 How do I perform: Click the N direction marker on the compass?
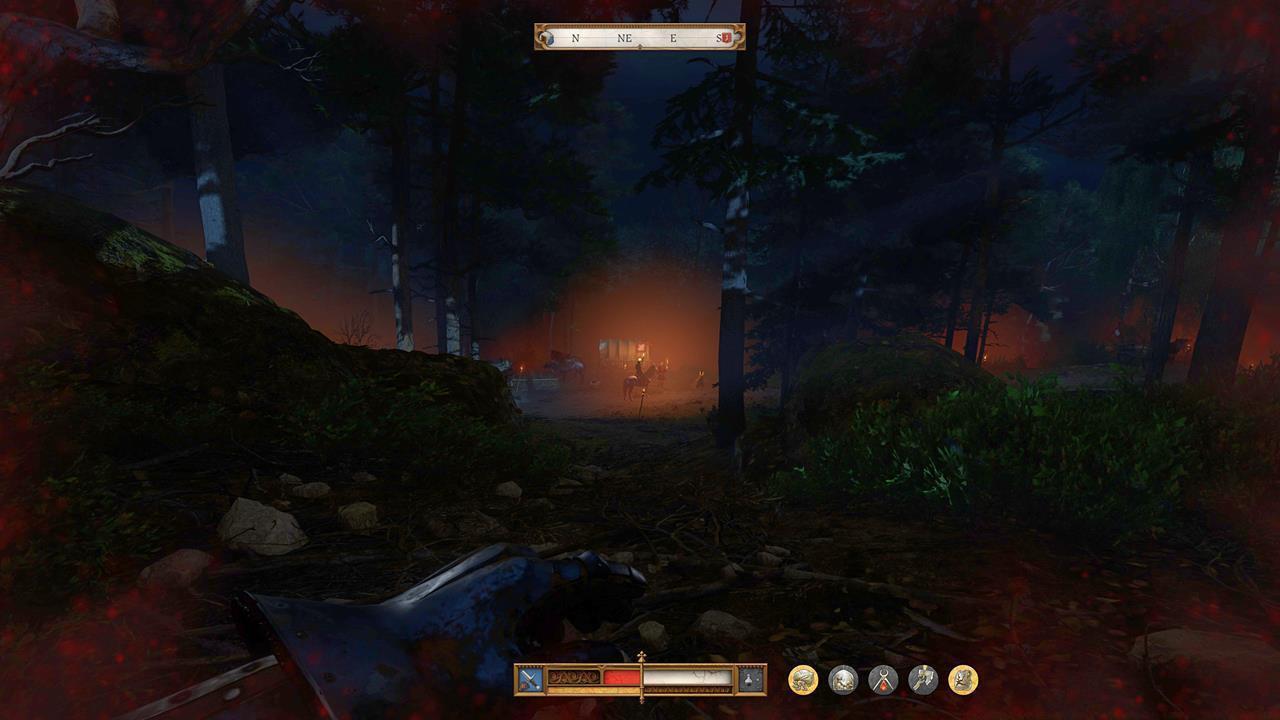[575, 37]
